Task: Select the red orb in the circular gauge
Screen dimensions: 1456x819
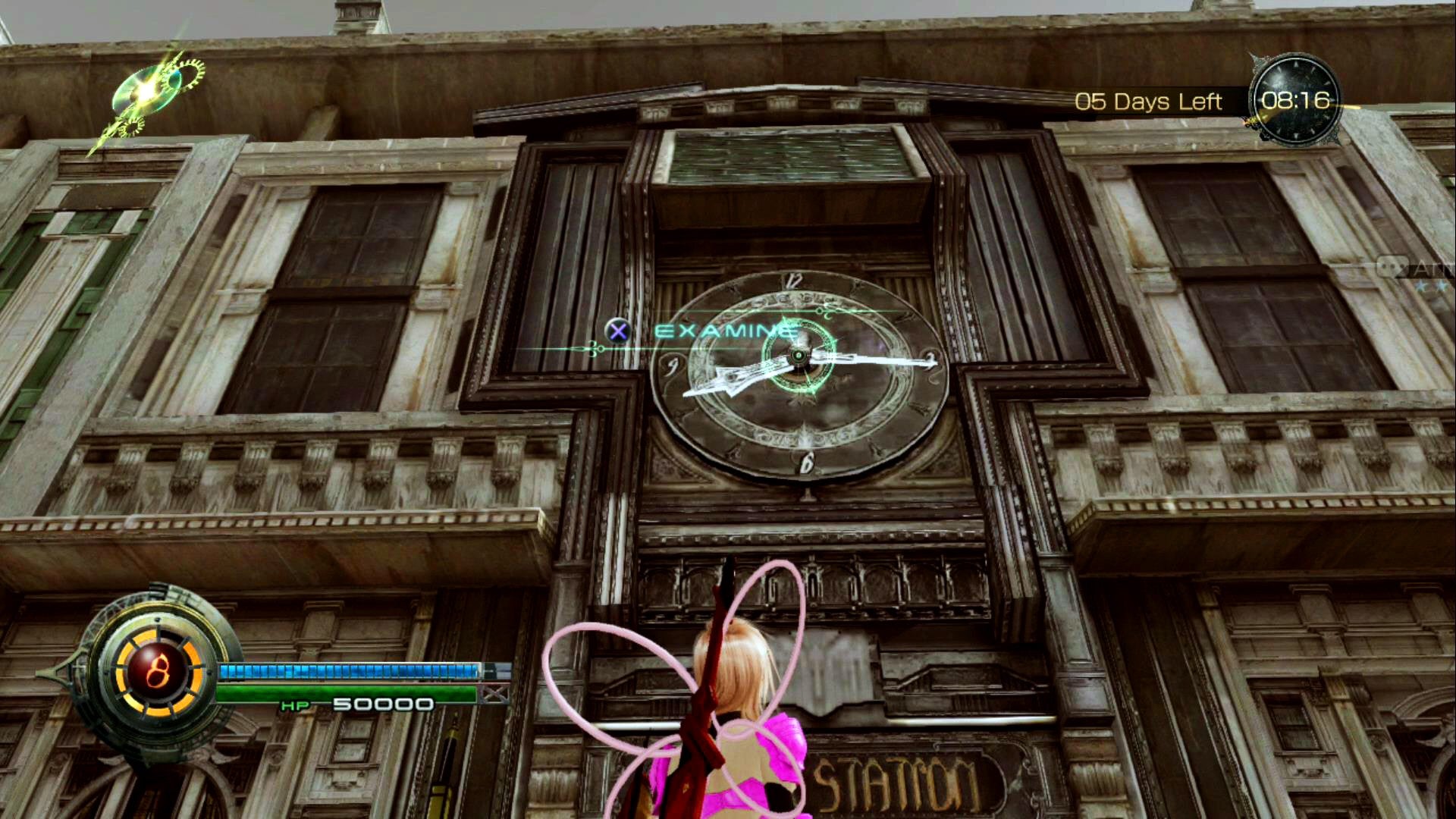Action: (x=158, y=671)
